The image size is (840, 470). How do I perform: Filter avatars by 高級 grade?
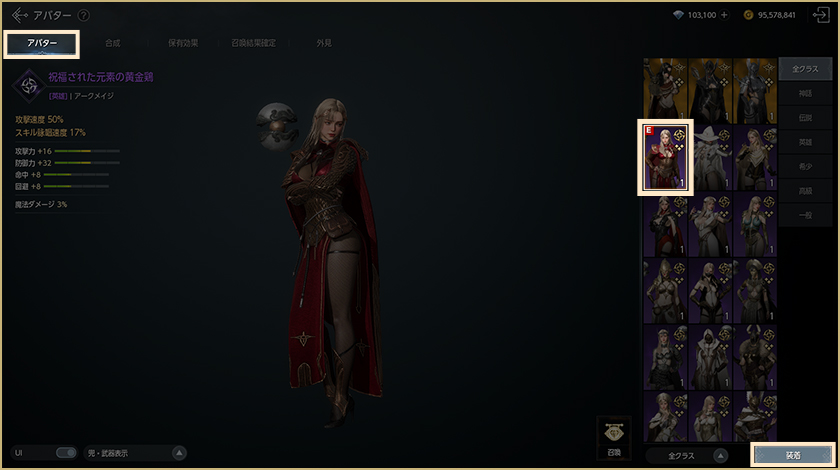click(x=805, y=191)
